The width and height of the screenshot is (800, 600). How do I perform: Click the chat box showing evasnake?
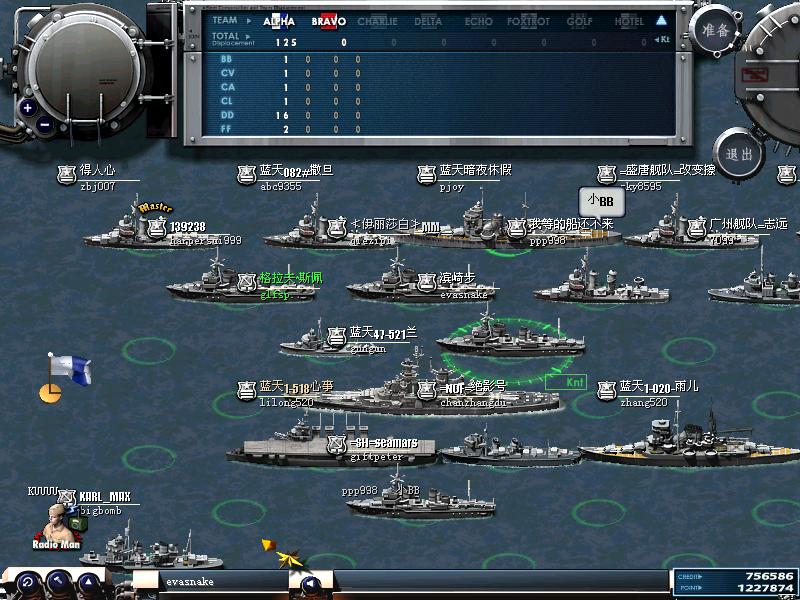click(x=222, y=581)
